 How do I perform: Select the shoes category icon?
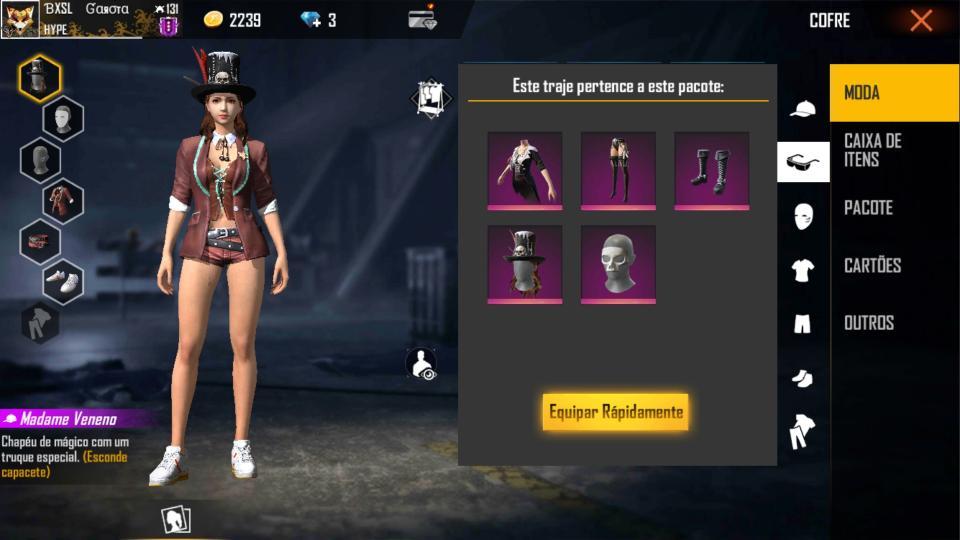click(803, 377)
